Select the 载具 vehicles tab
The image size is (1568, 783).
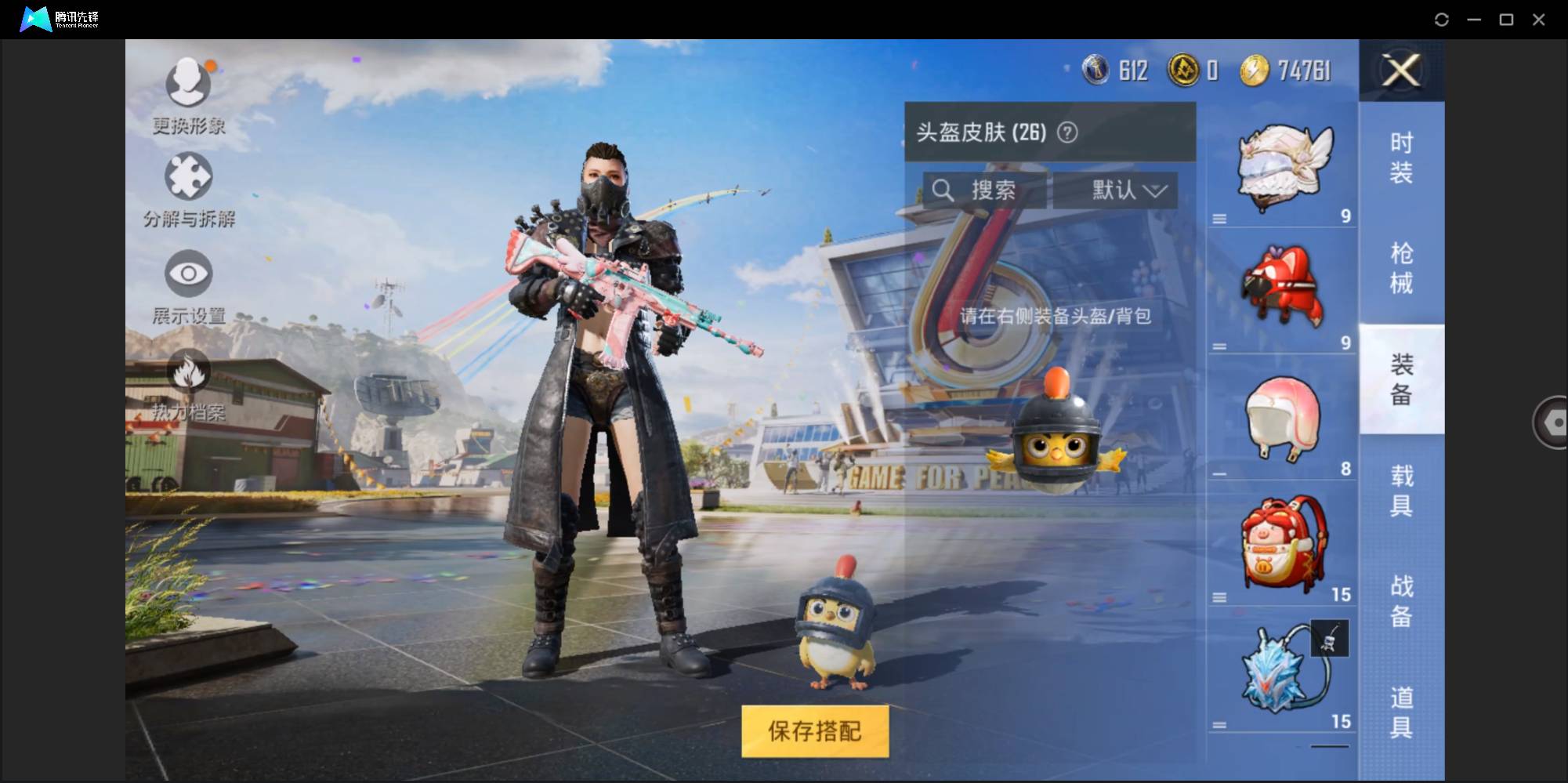[1403, 490]
